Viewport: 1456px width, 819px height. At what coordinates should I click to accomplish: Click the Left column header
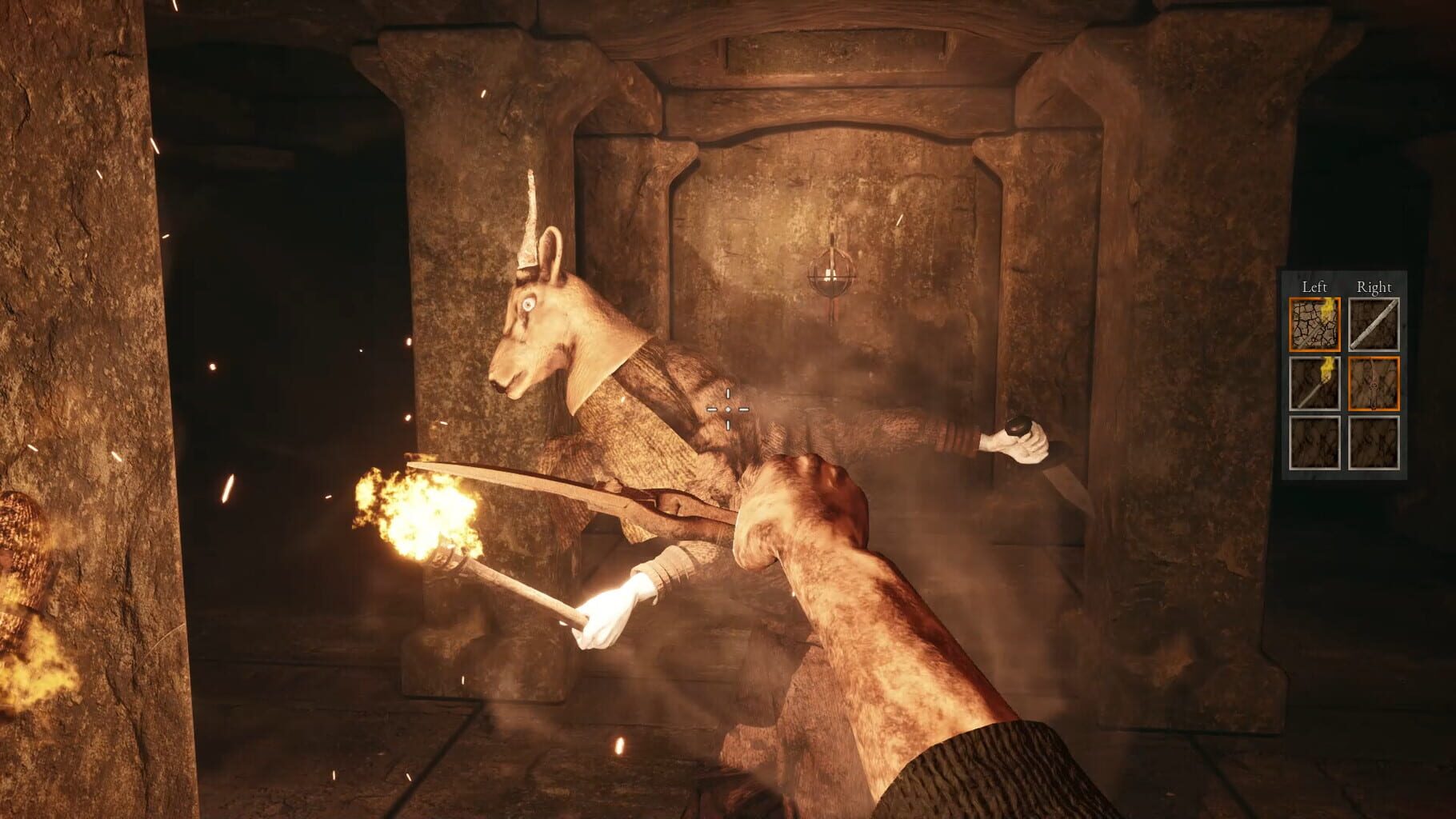[x=1313, y=286]
